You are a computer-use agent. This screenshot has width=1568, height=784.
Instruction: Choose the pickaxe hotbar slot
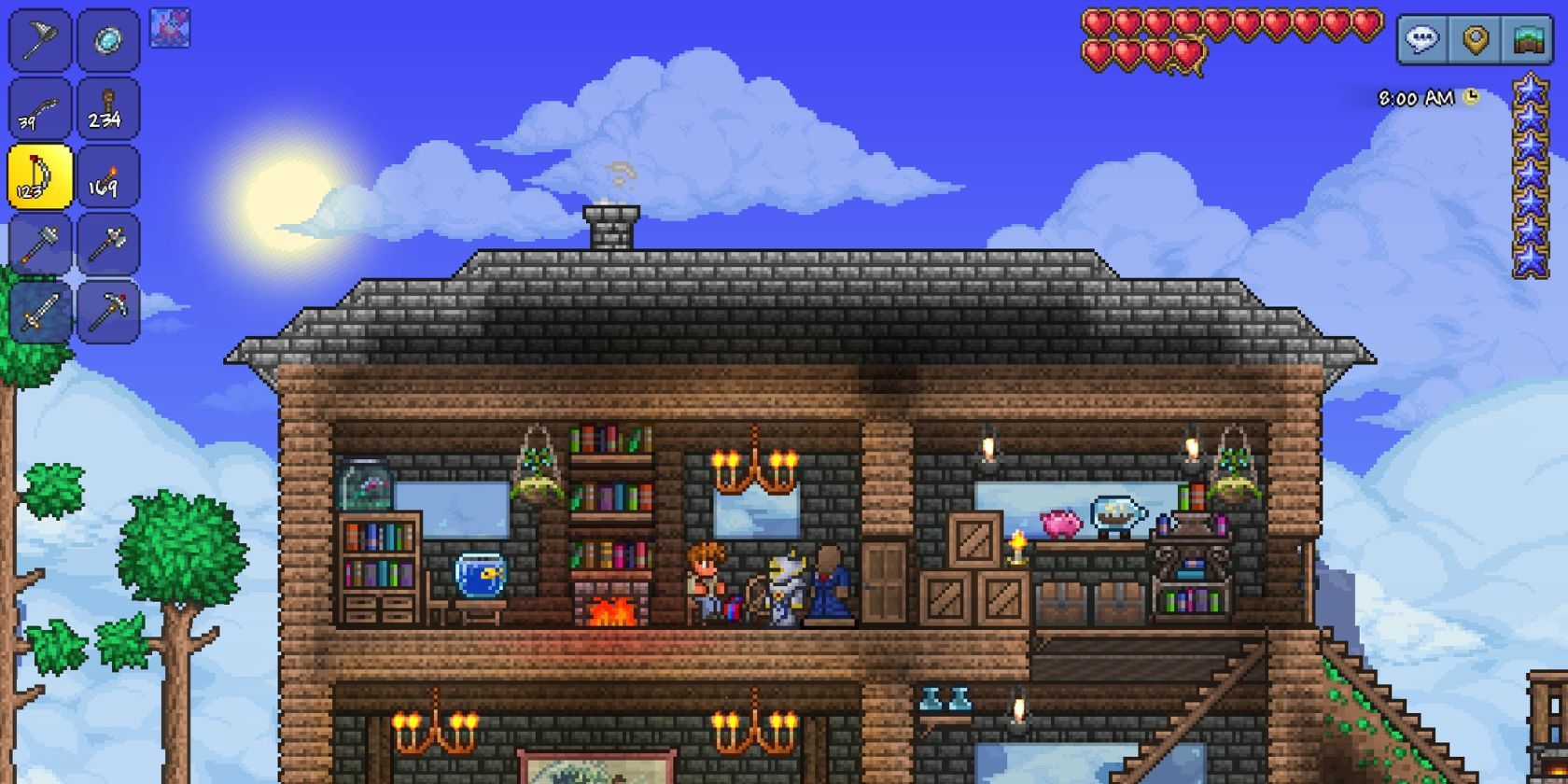(108, 312)
